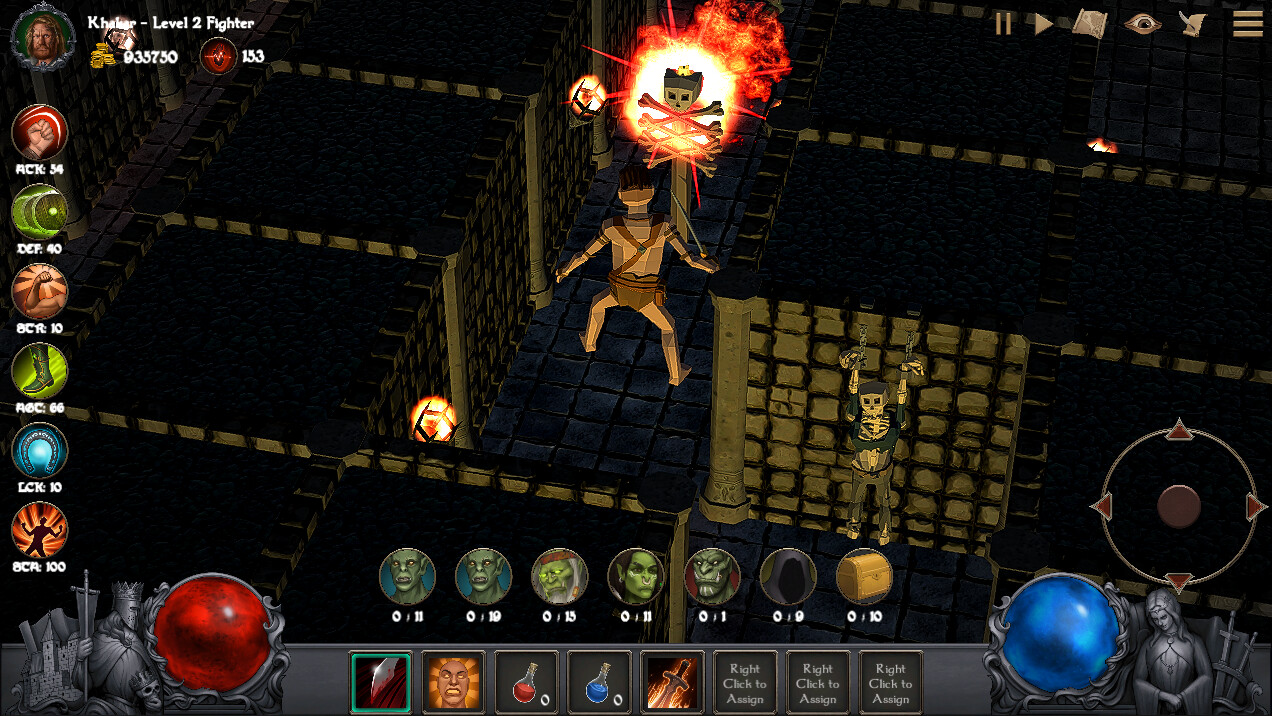
Task: Use the red health potion slot
Action: (x=526, y=683)
